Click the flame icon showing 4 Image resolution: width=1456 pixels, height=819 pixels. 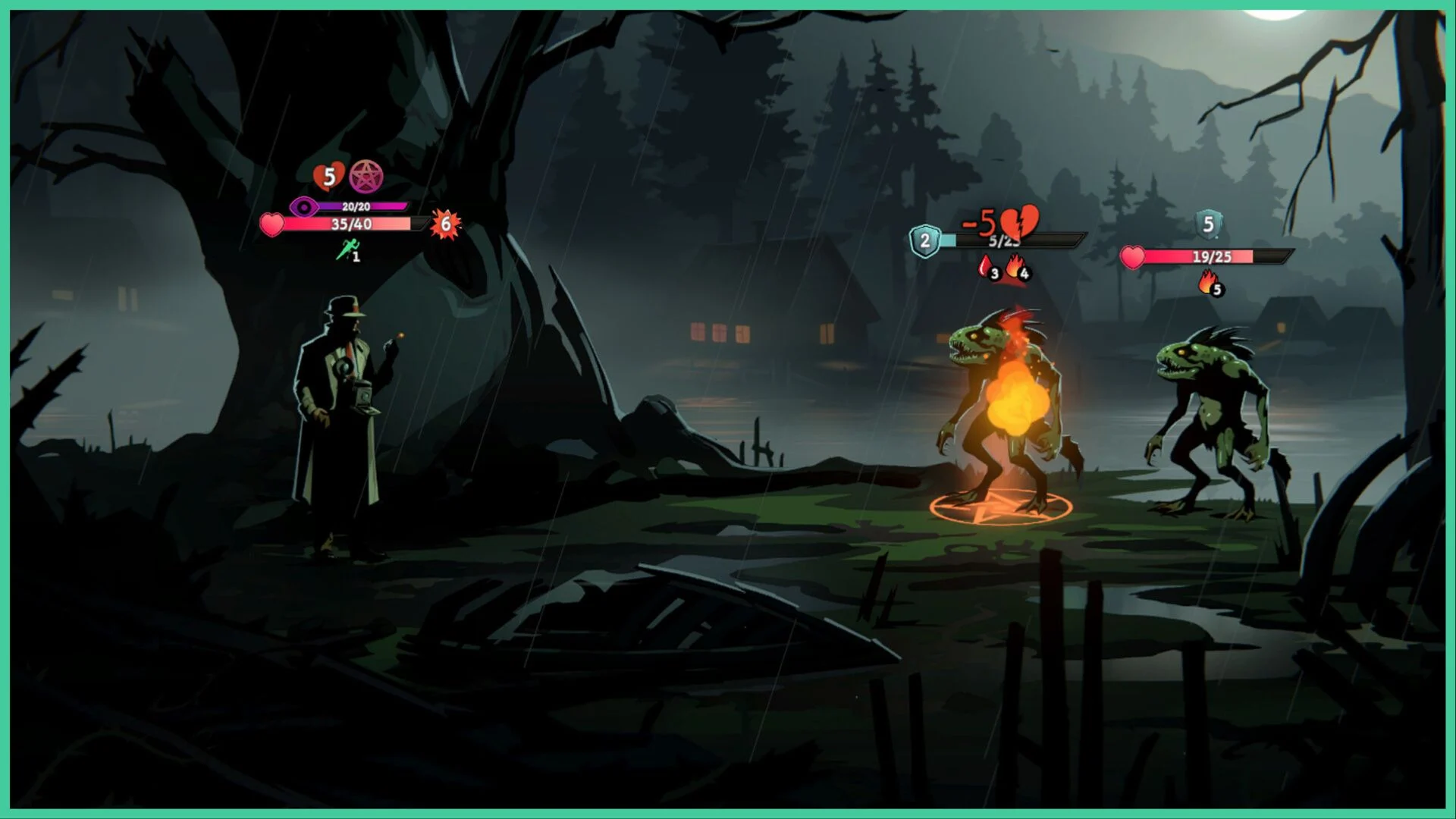click(1015, 268)
